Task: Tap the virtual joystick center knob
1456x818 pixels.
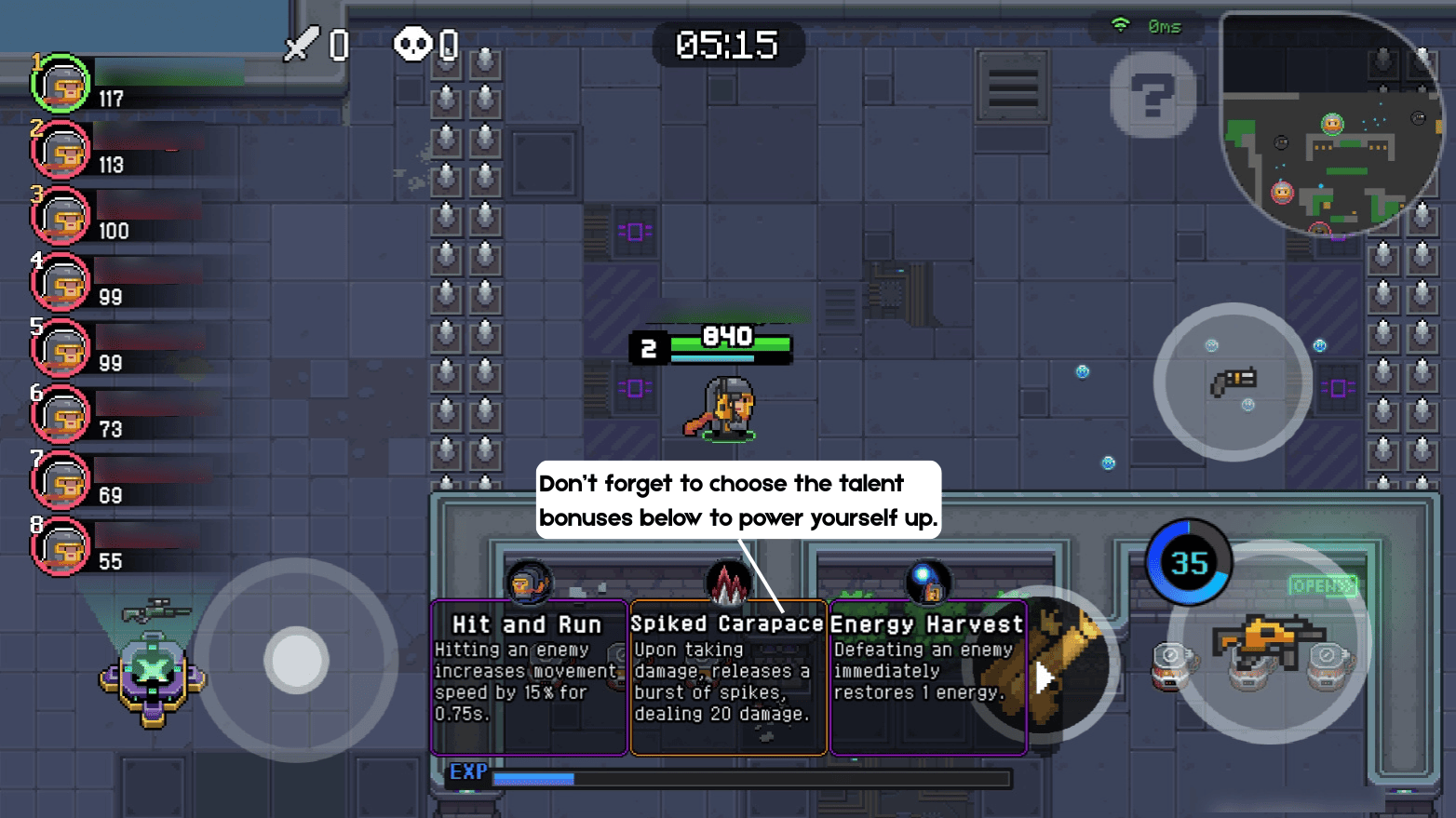Action: pos(296,660)
